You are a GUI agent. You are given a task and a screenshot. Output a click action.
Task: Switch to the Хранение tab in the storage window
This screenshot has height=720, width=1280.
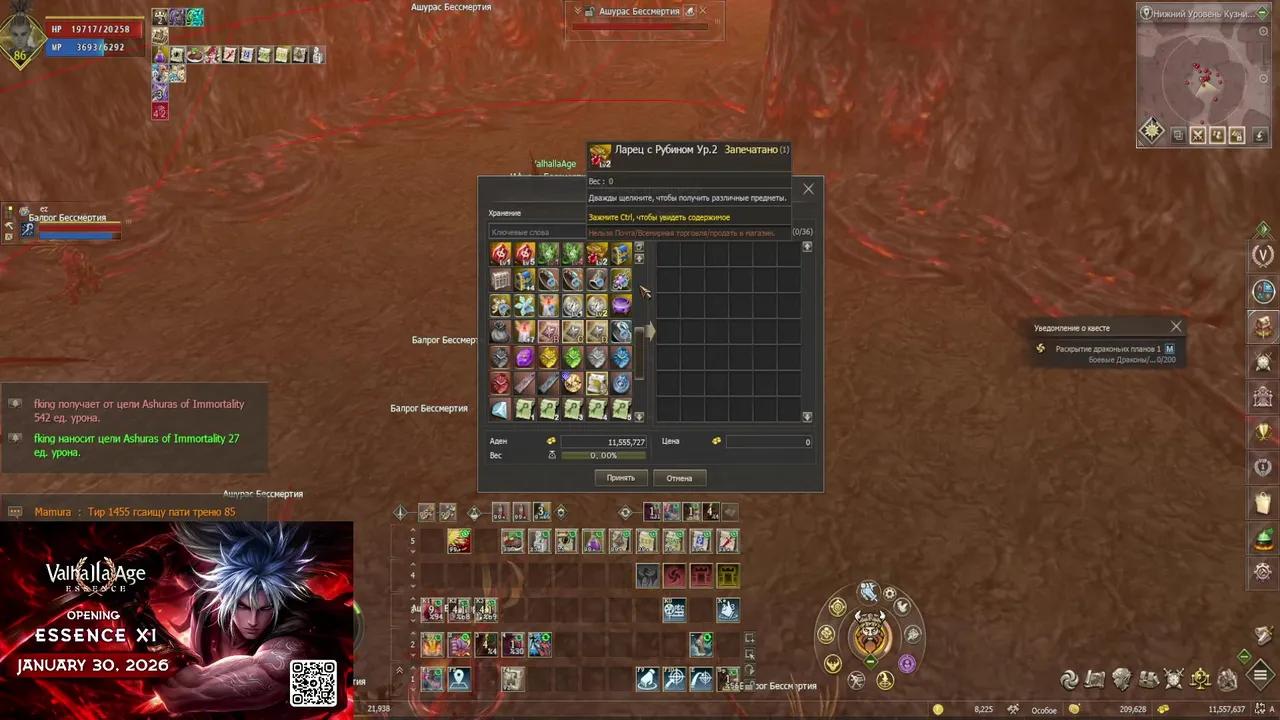pos(505,213)
